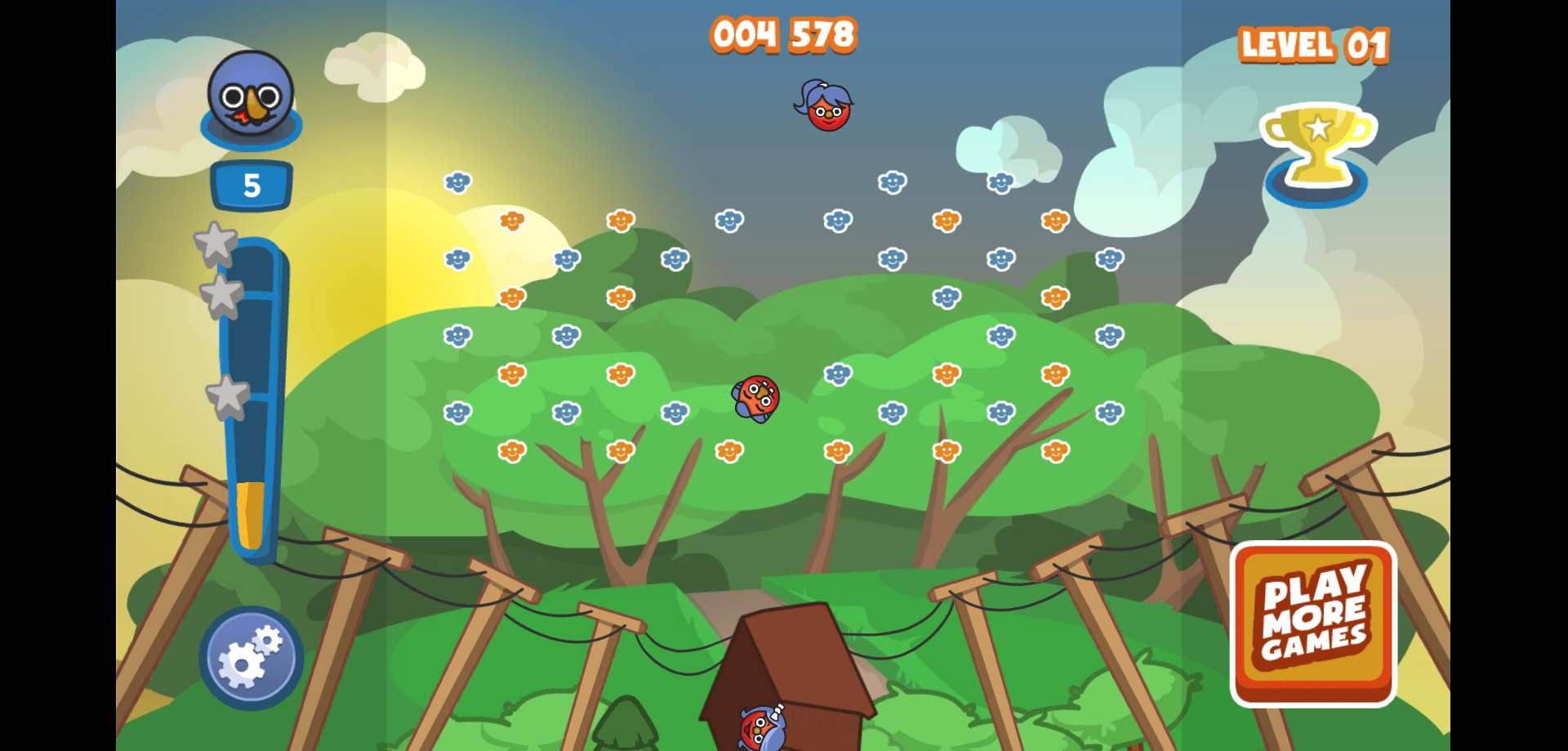Open the gears settings button
Screen dimensions: 1568x751
[x=251, y=658]
